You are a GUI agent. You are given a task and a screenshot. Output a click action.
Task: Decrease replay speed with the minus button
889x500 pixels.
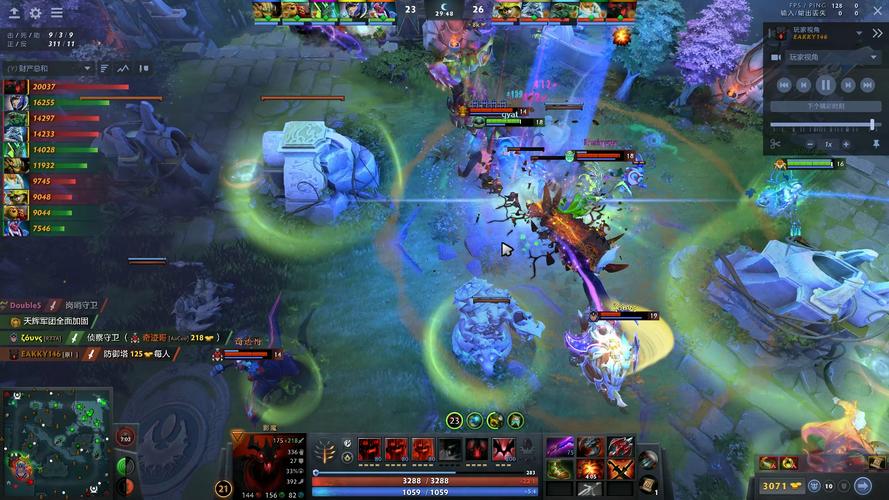[x=809, y=144]
